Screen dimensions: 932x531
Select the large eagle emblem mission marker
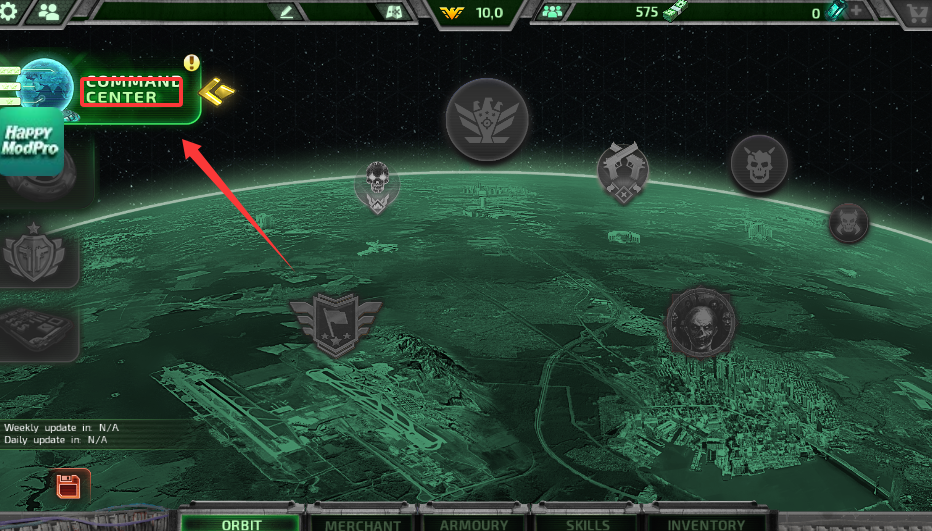coord(487,119)
